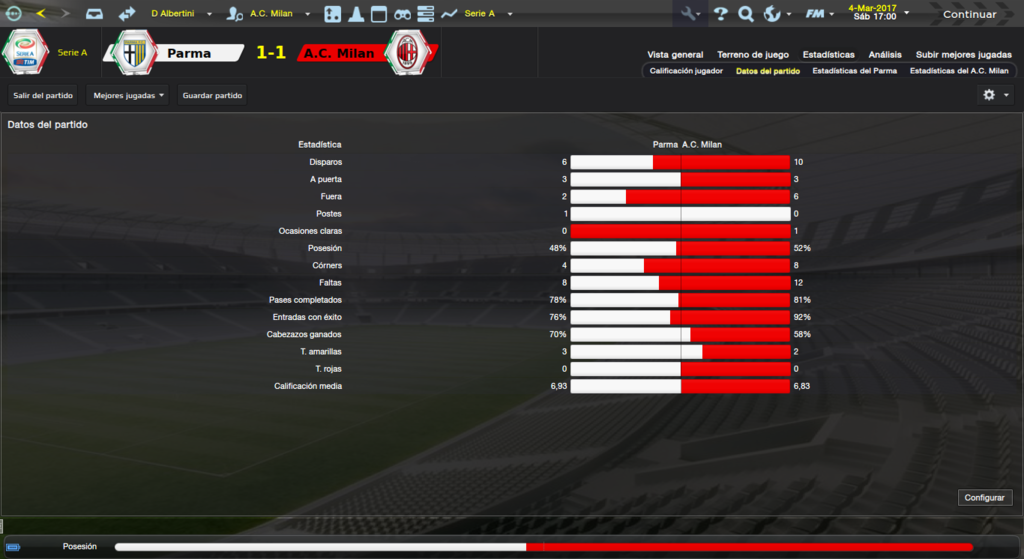Switch to the Vista general tab
Viewport: 1024px width, 559px height.
click(x=675, y=55)
